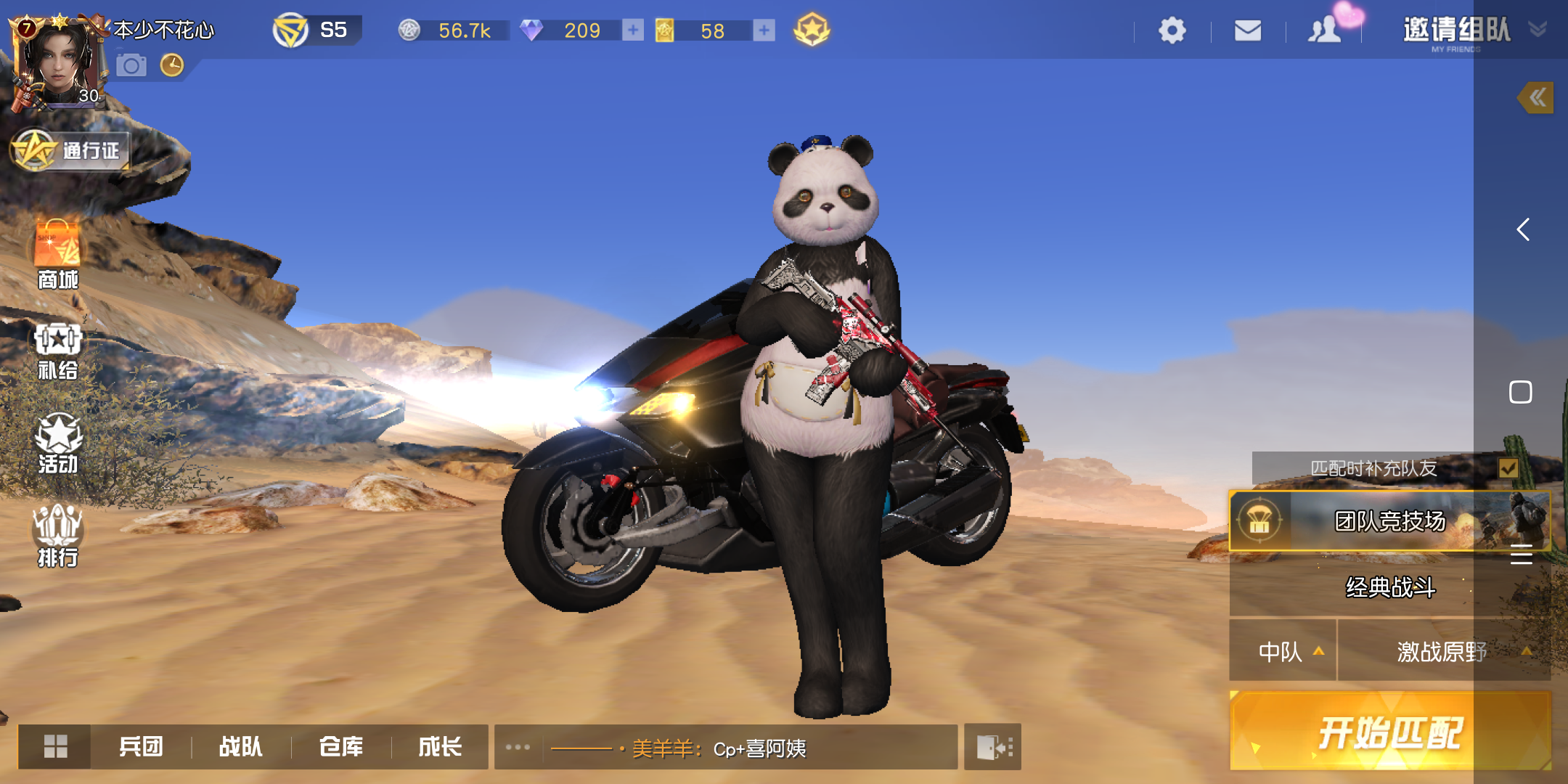
Task: Open the settings gear
Action: (x=1171, y=30)
